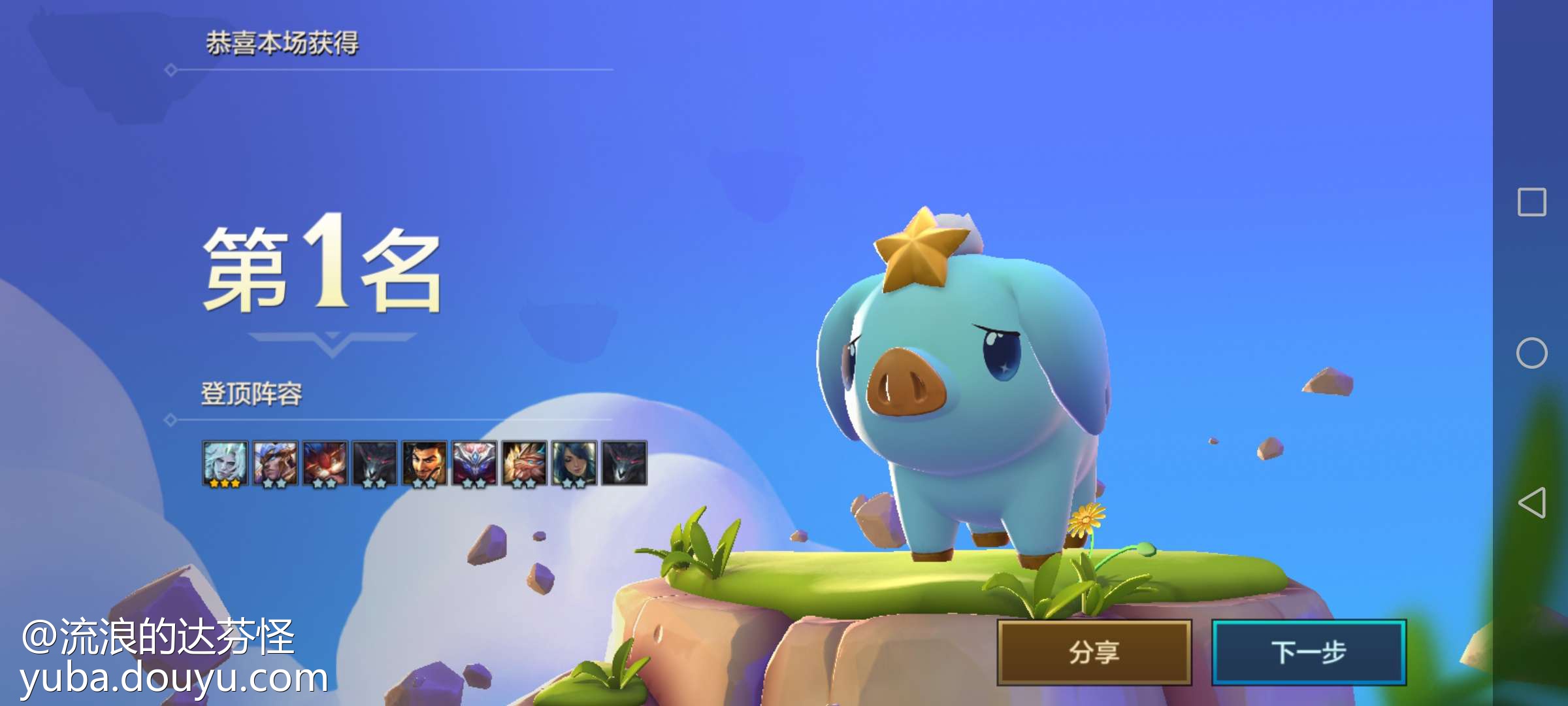Image resolution: width=1568 pixels, height=706 pixels.
Task: Click the 分享 share button
Action: click(1094, 652)
